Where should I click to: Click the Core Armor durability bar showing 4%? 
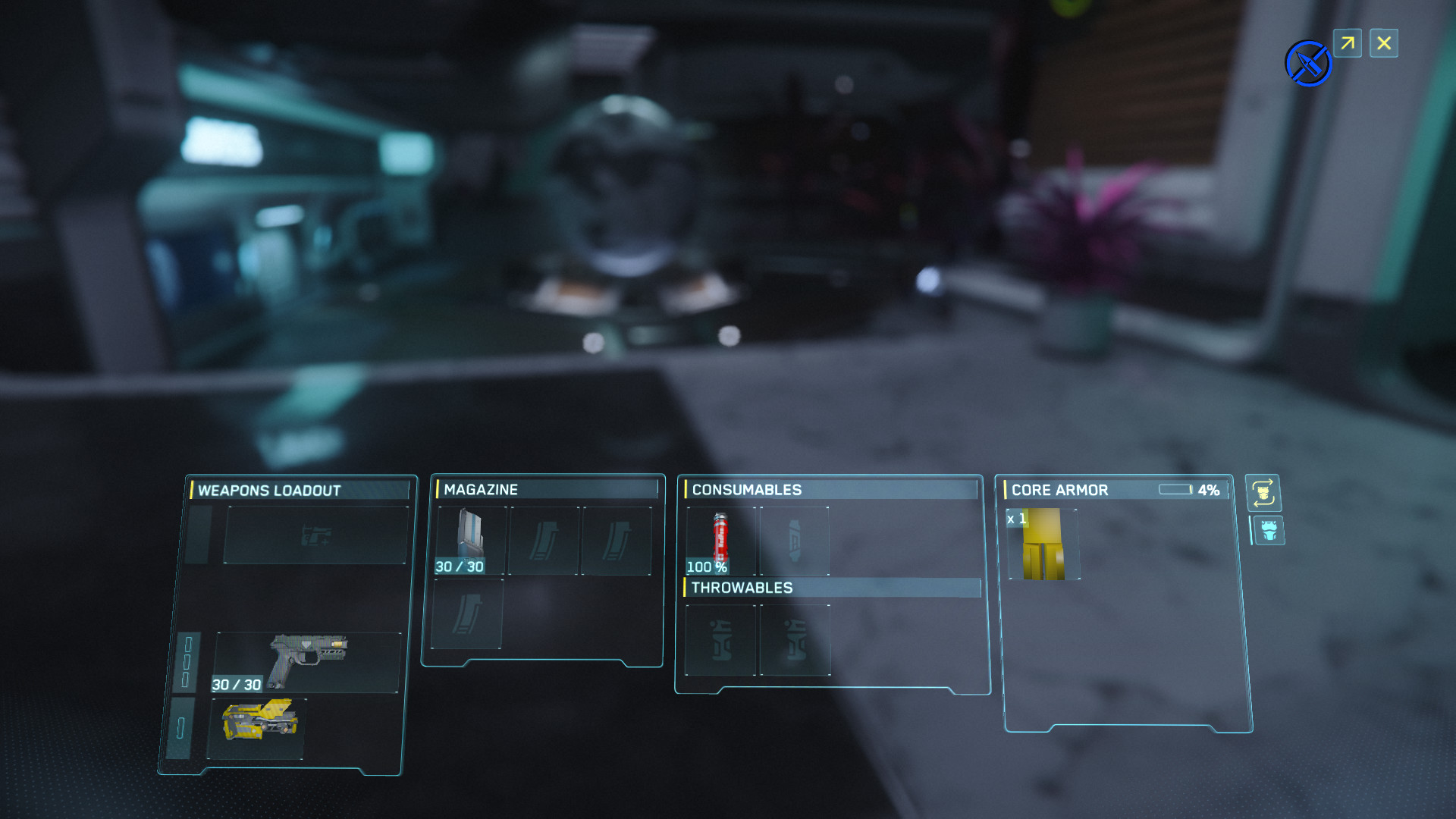click(x=1177, y=490)
